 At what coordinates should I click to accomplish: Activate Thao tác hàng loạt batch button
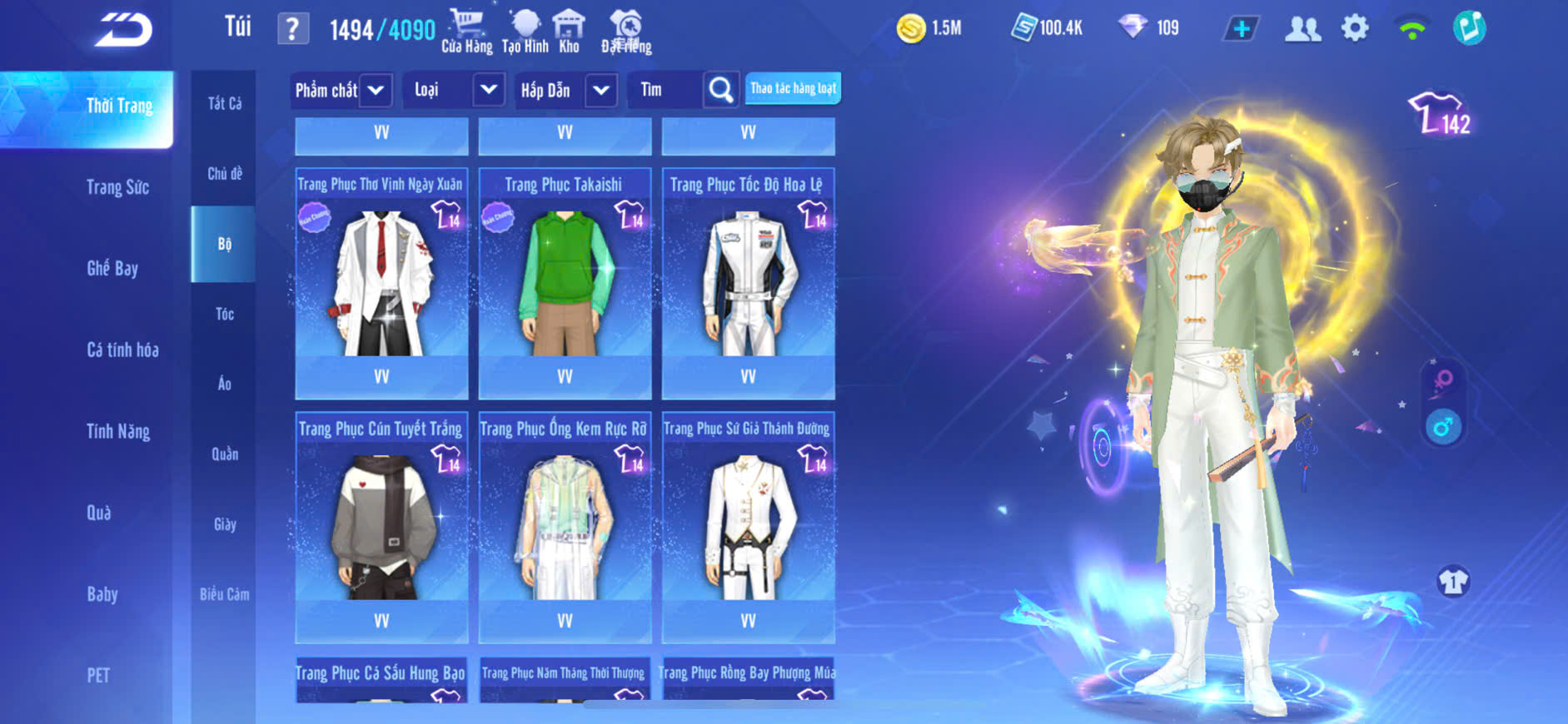click(x=793, y=88)
